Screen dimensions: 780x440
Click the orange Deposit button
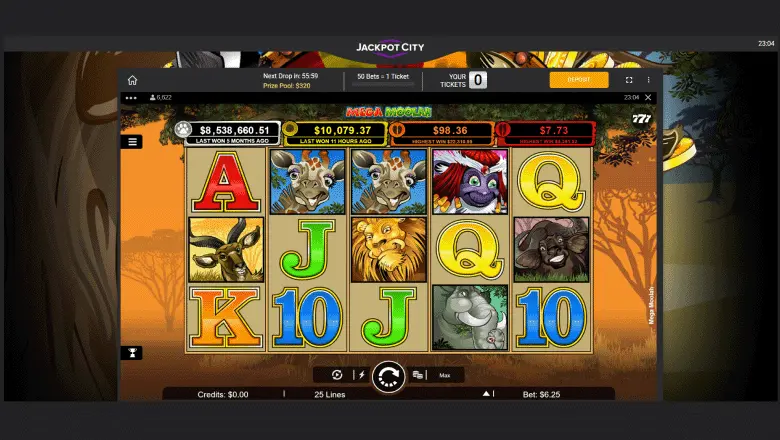coord(578,80)
